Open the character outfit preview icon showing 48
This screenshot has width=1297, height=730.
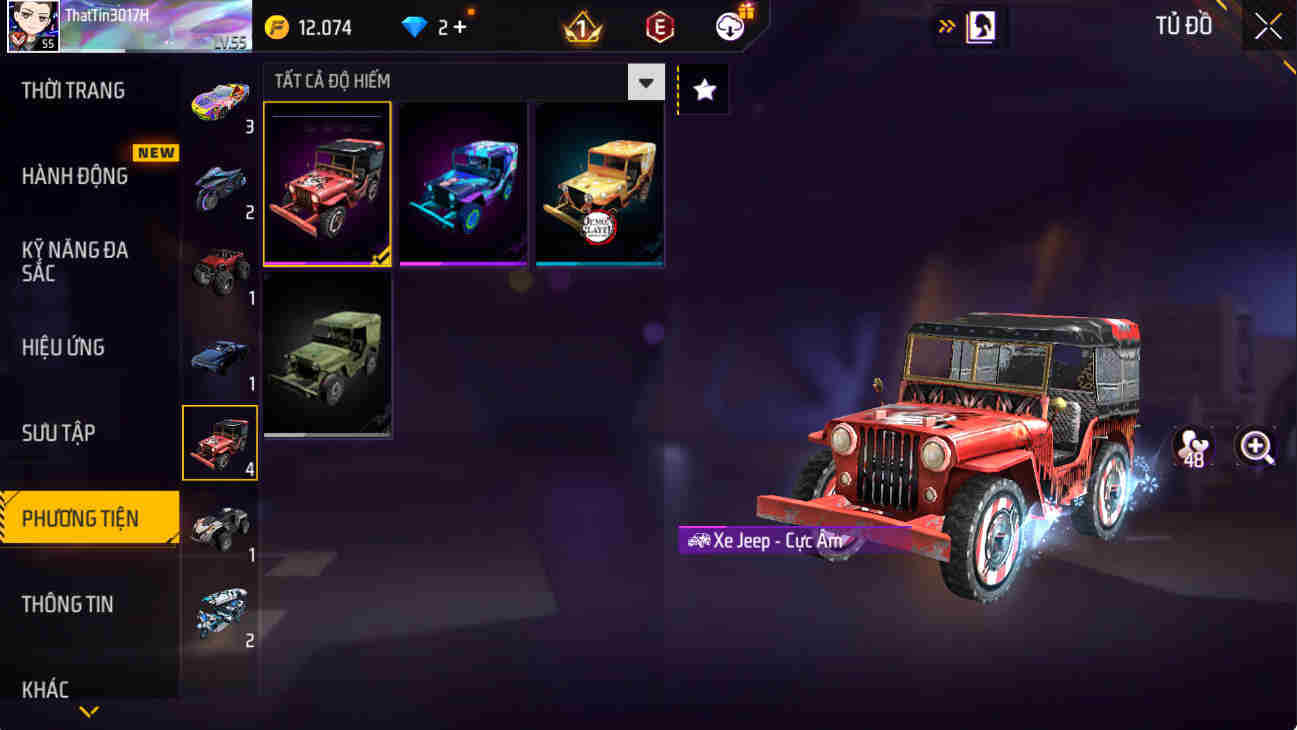click(1193, 446)
